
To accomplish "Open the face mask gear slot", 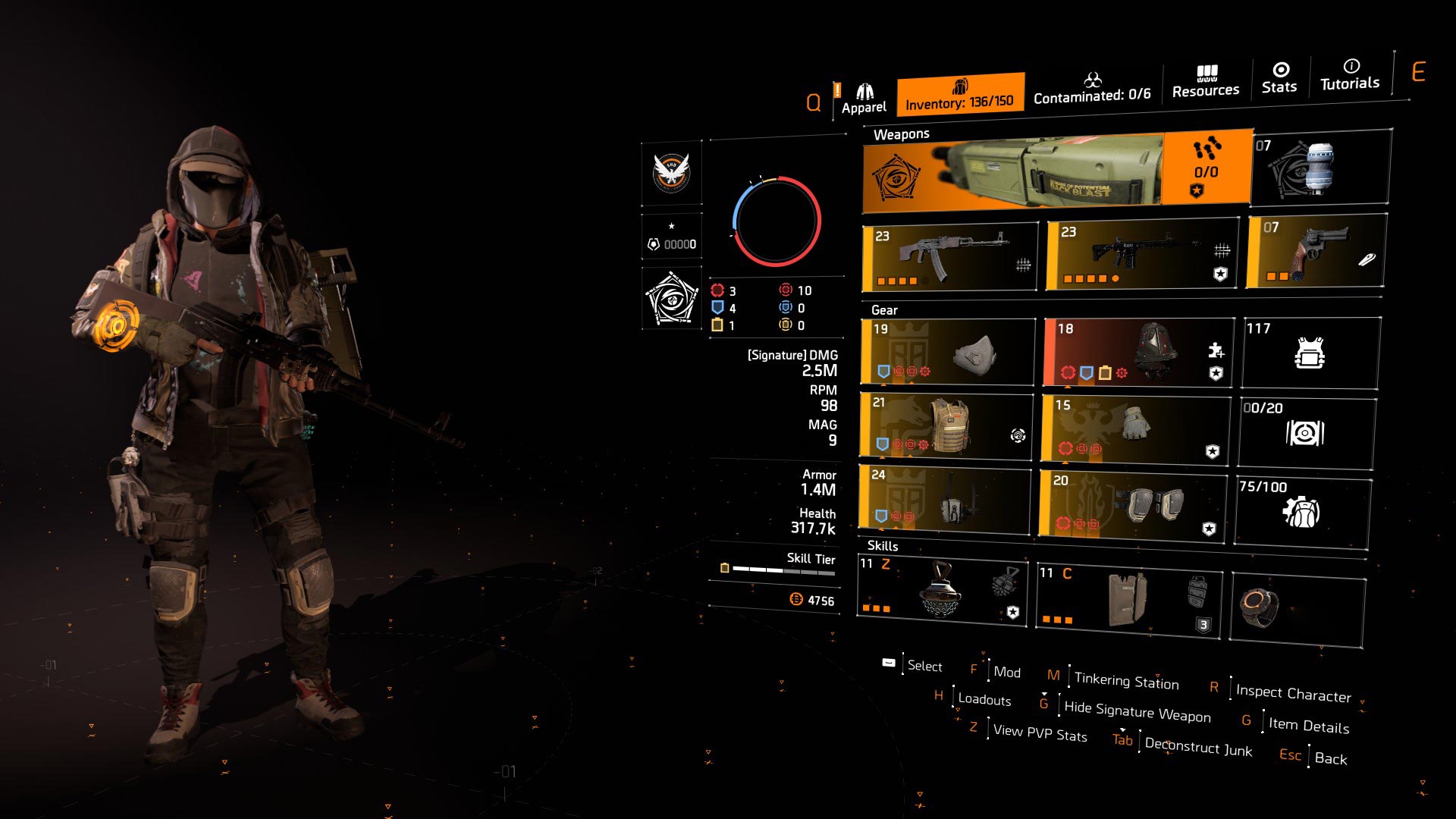I will point(948,352).
